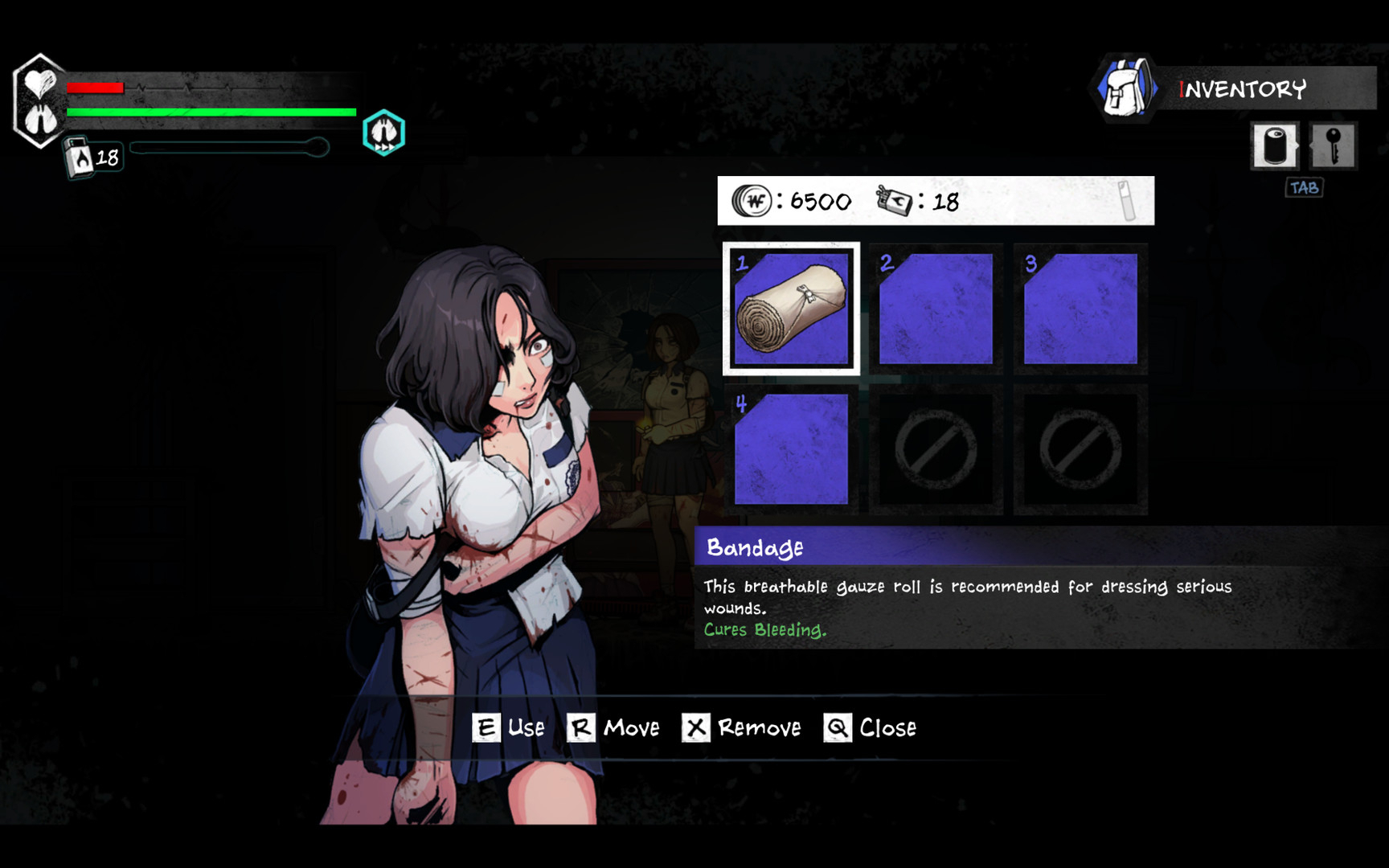
Task: Click the TAB label under the category icons
Action: [1306, 187]
